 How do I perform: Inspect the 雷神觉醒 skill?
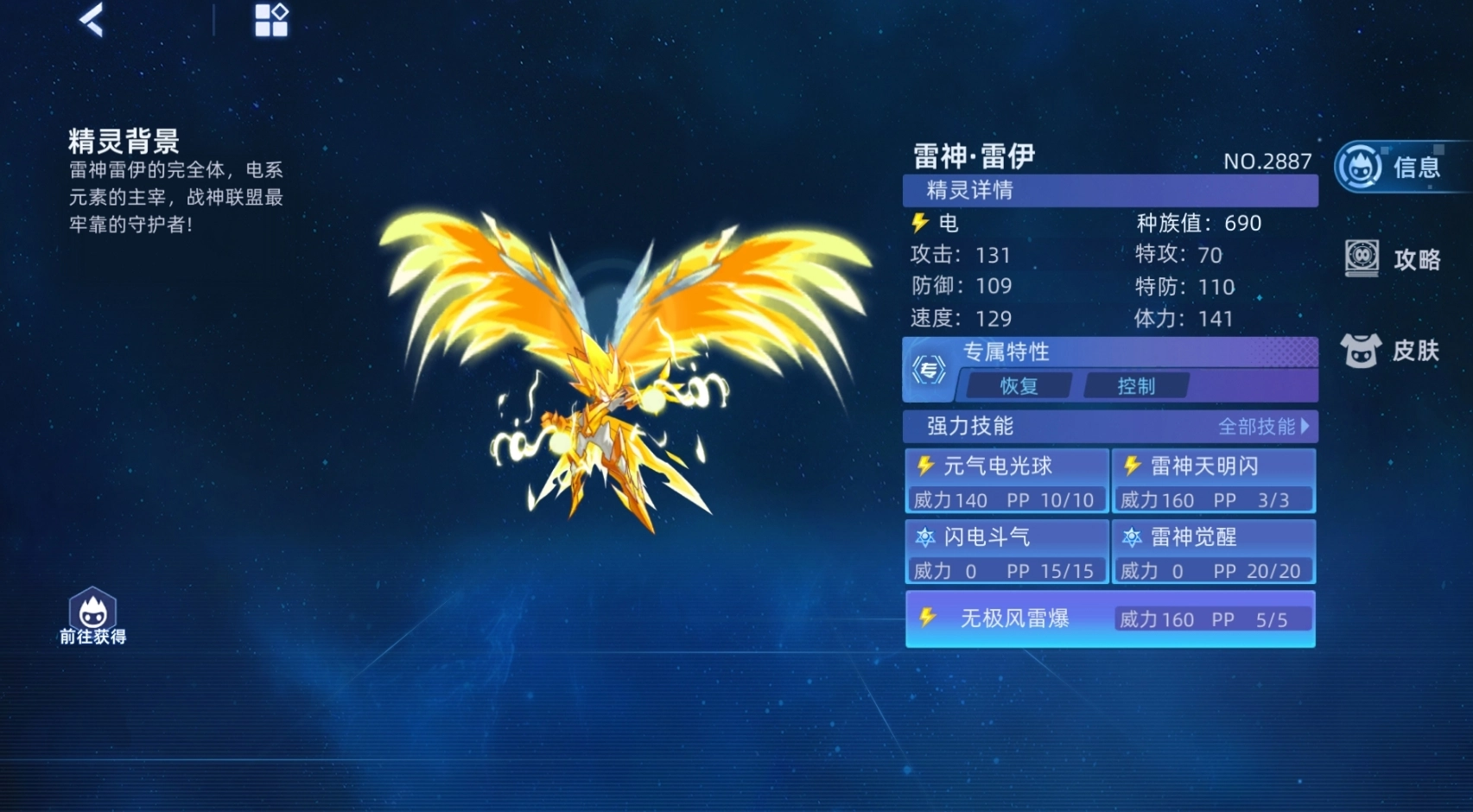coord(1214,552)
